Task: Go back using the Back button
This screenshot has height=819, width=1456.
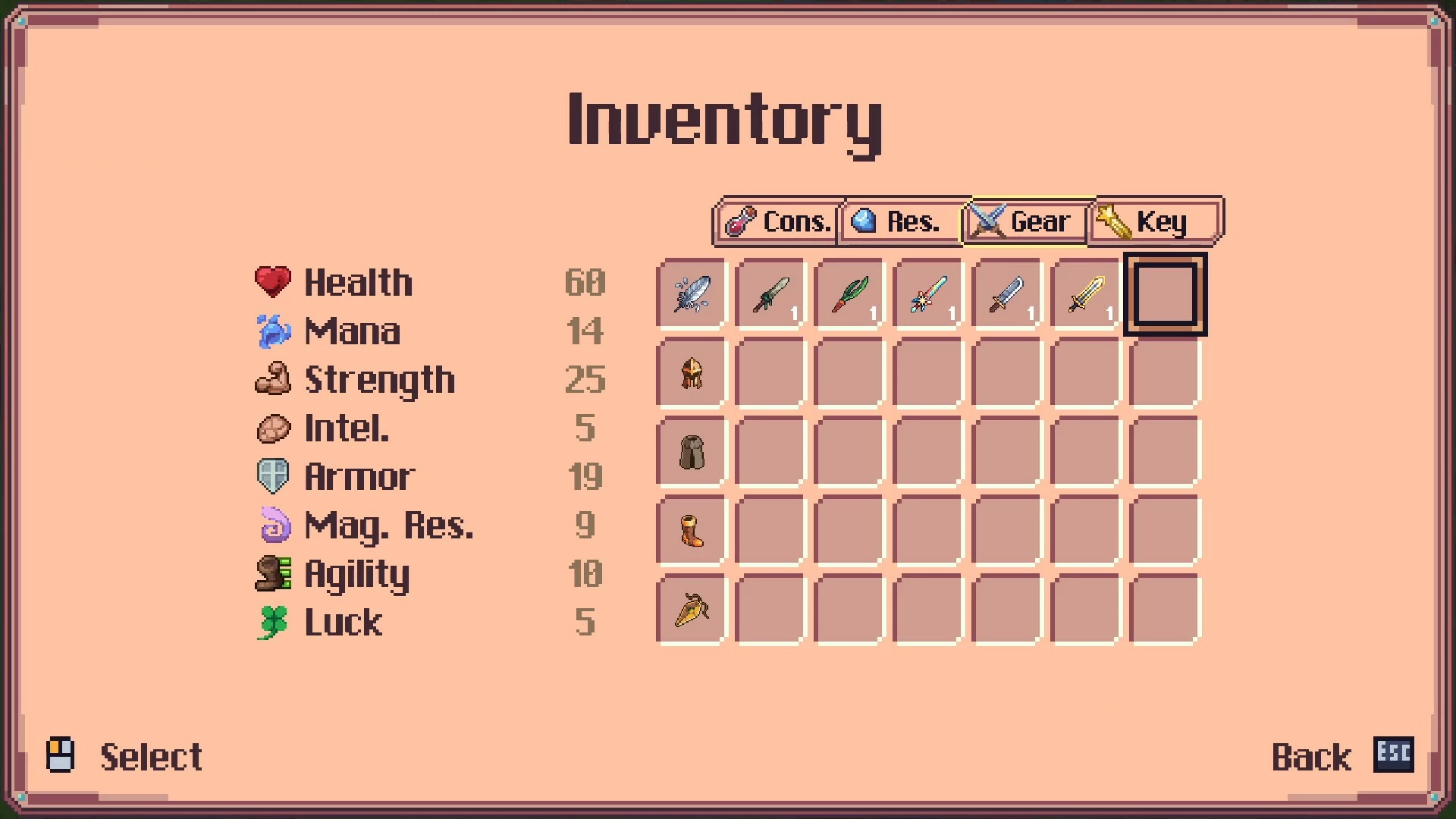Action: (x=1341, y=757)
